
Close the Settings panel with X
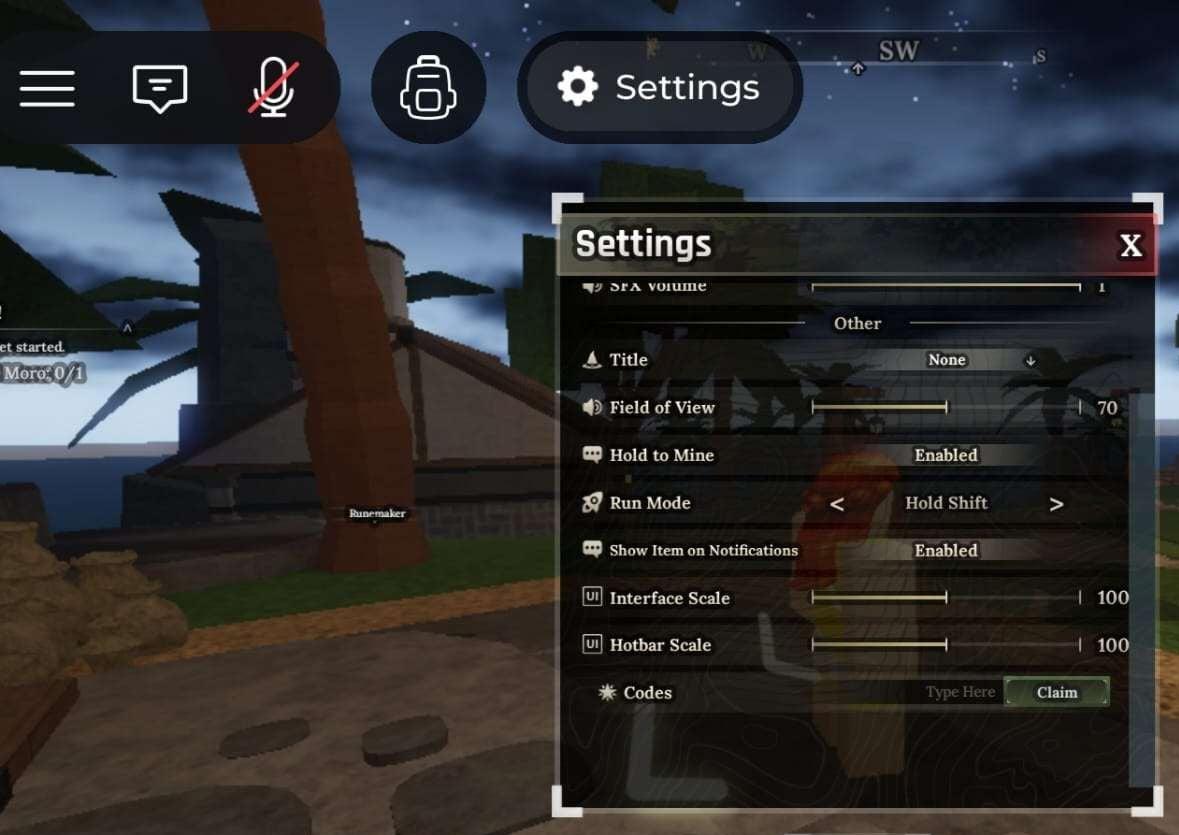[1130, 245]
